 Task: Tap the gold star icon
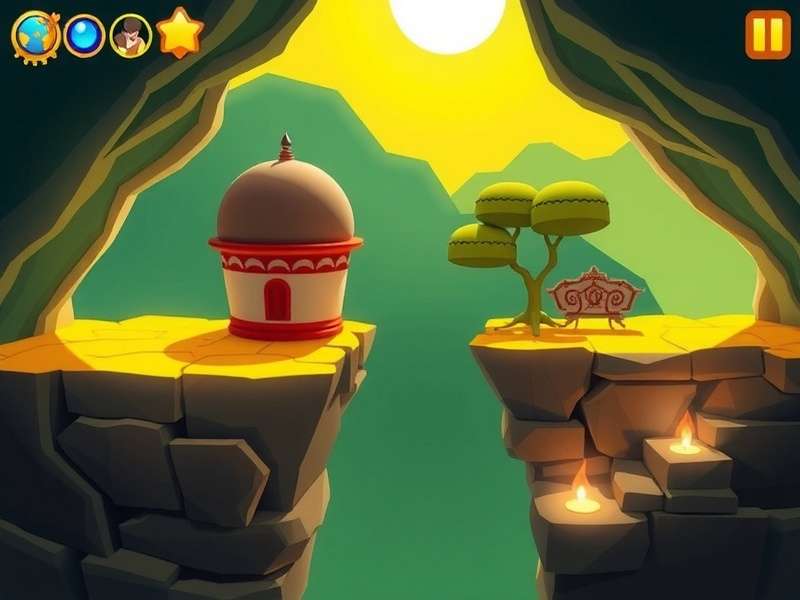pyautogui.click(x=180, y=33)
